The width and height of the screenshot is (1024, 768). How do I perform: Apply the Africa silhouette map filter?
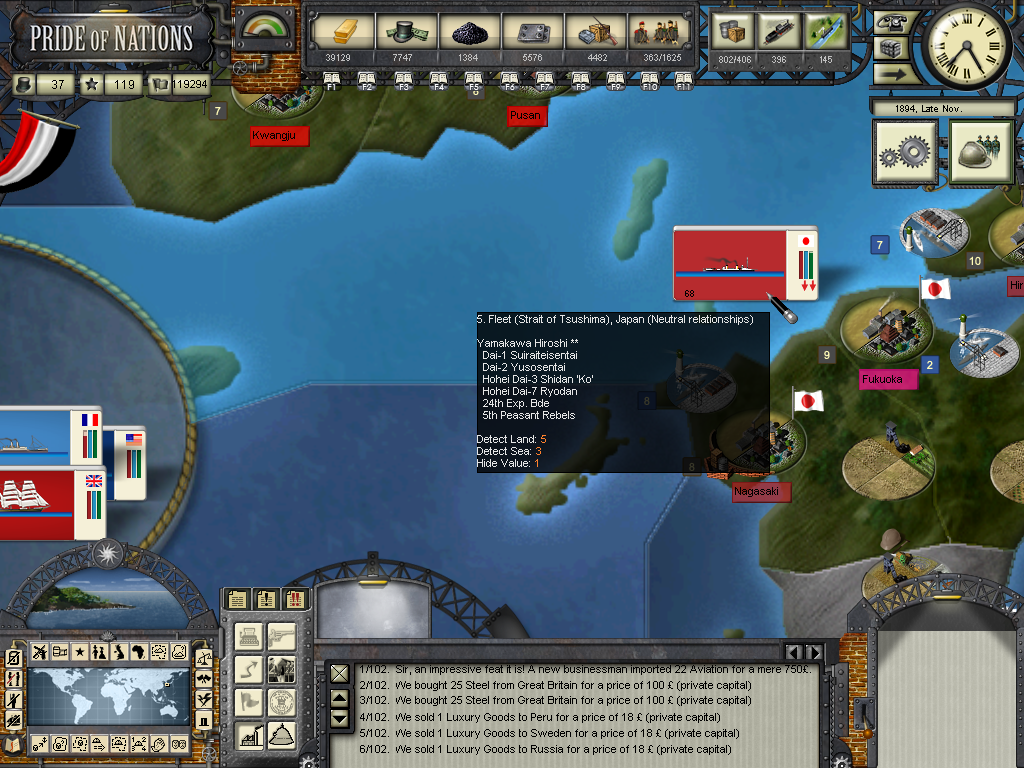coord(138,652)
